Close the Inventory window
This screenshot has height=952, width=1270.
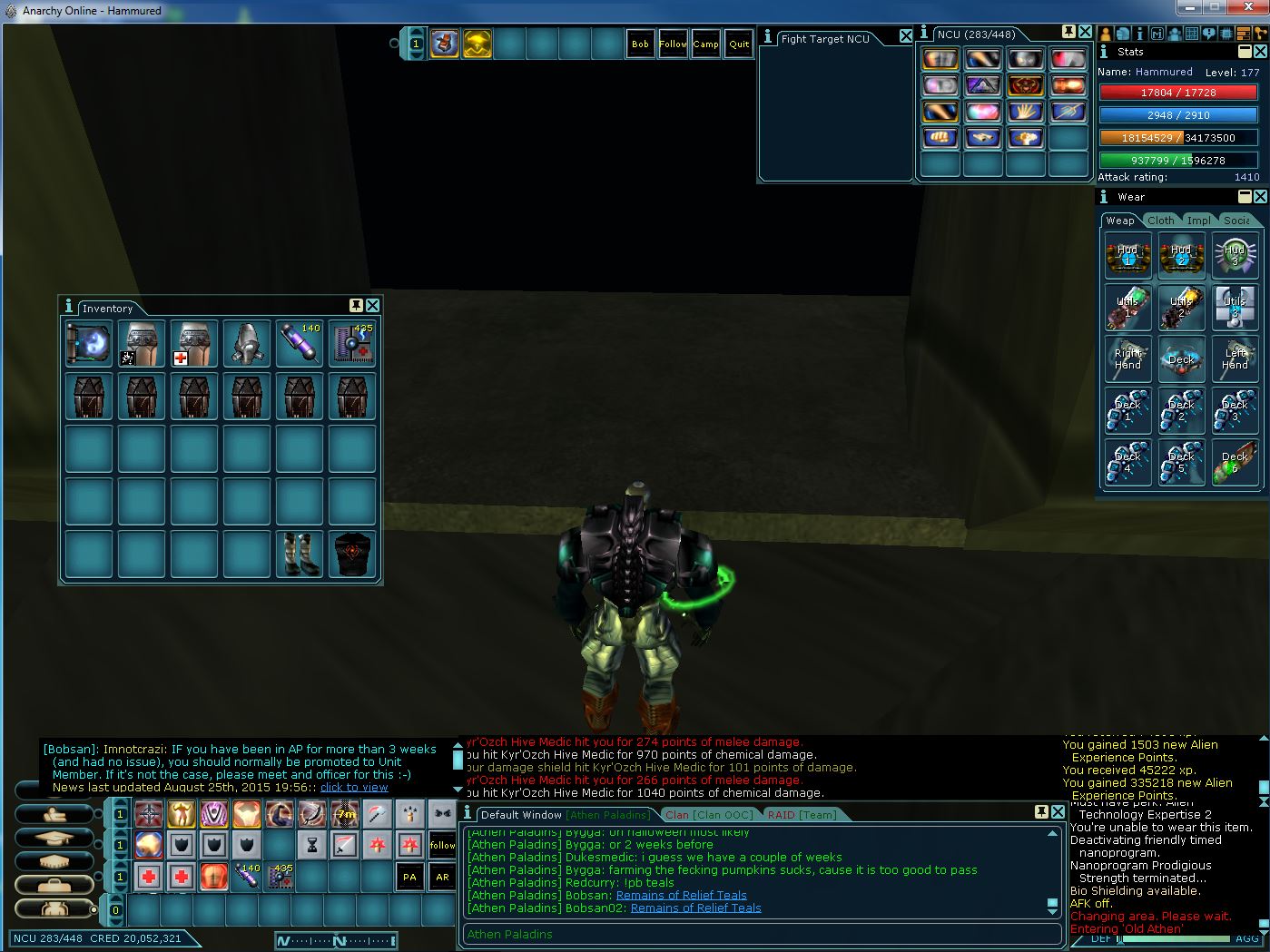coord(372,305)
